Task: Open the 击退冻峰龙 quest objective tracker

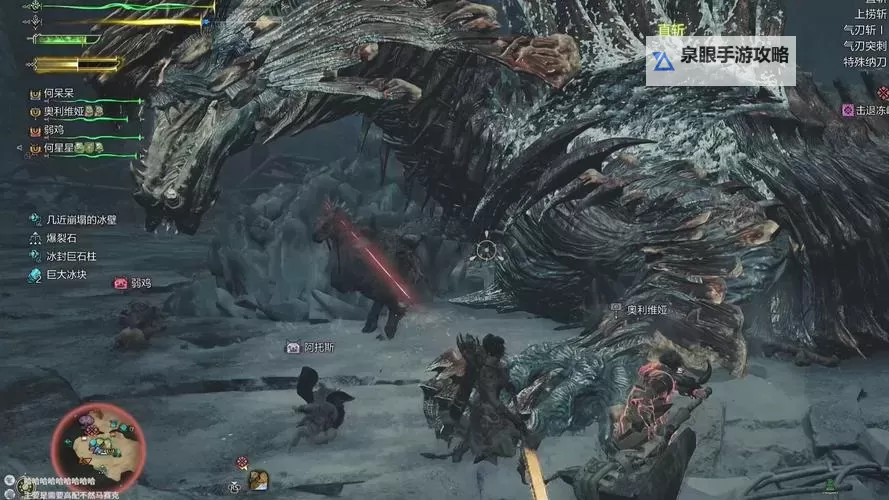Action: 866,110
